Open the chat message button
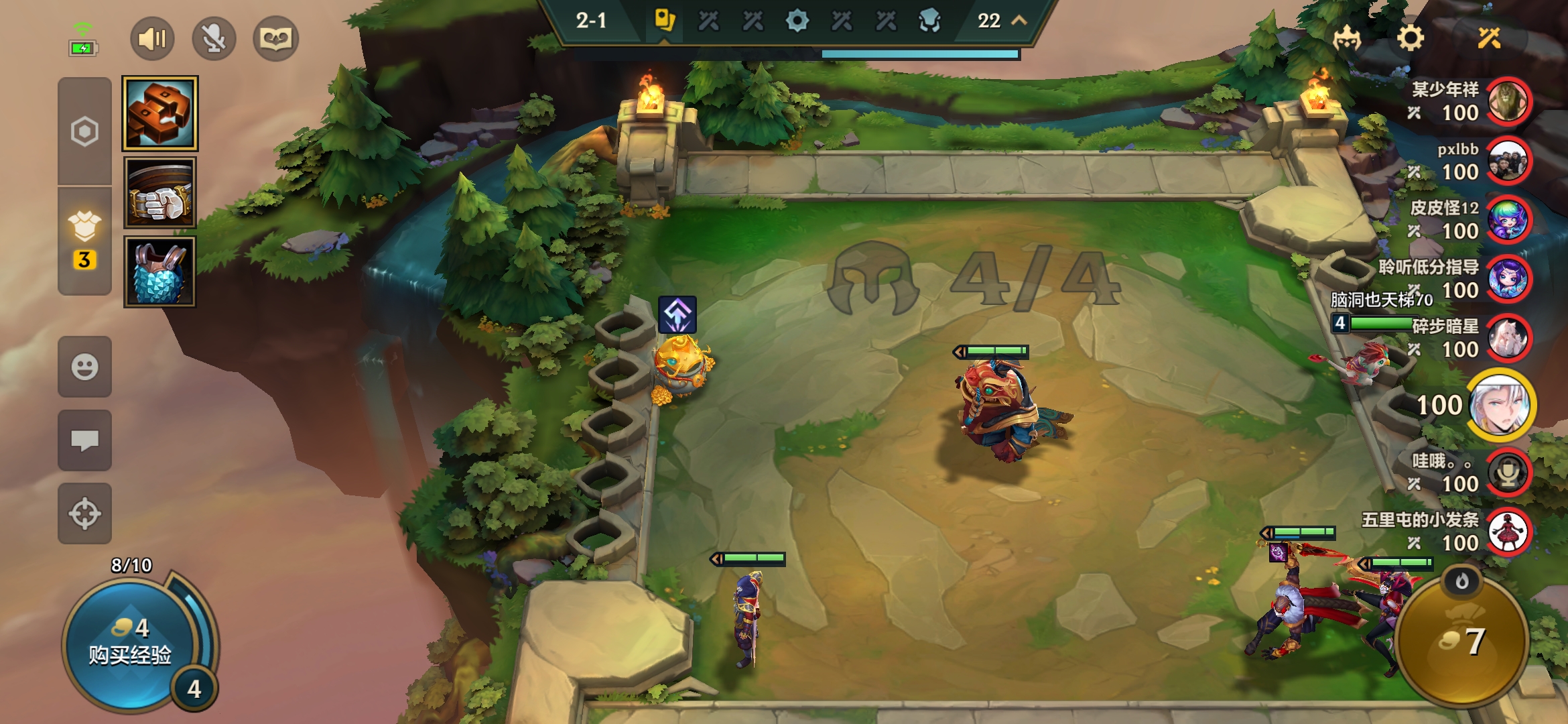The width and height of the screenshot is (1568, 724). pos(84,440)
